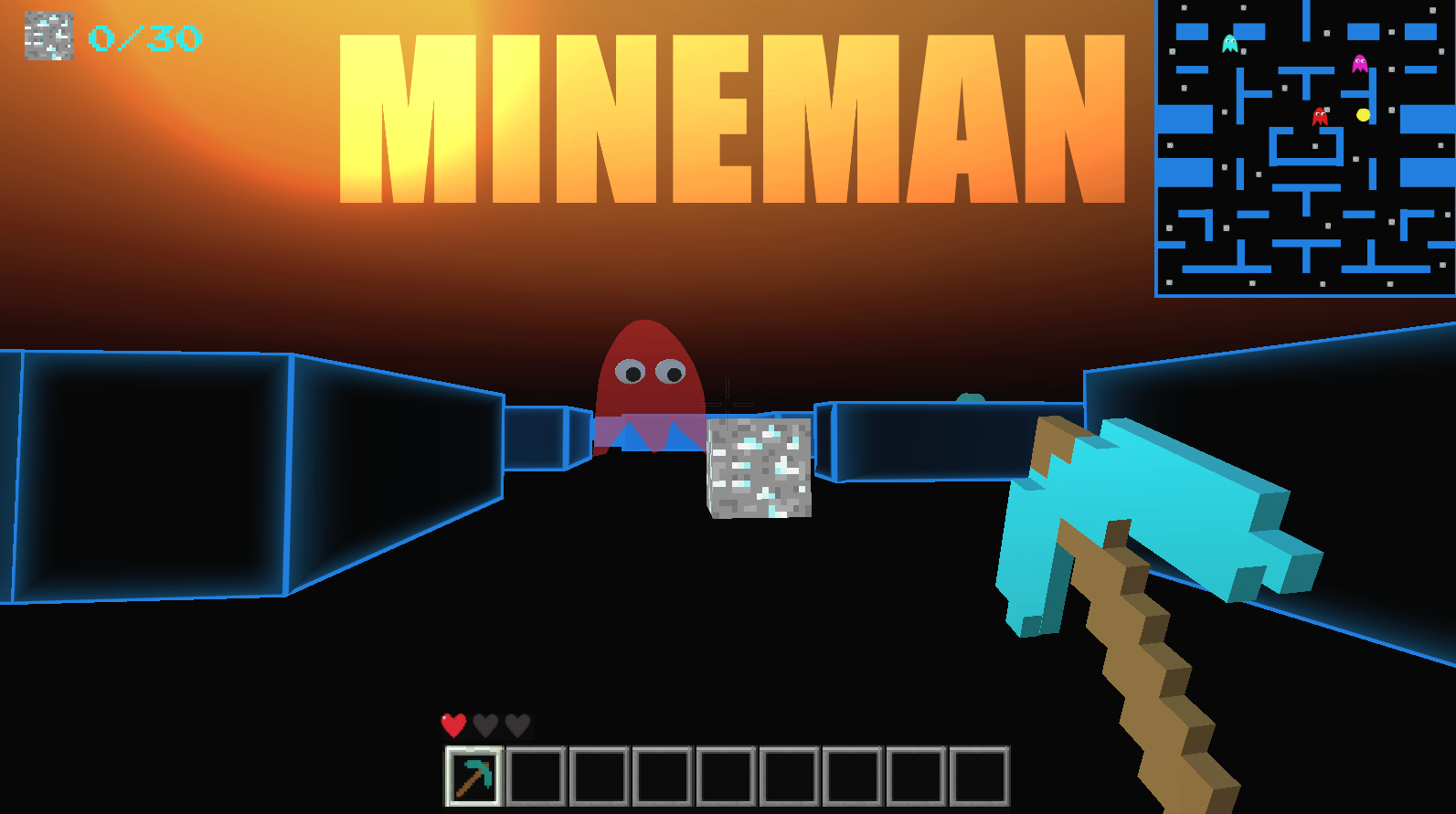Click the yellow Pac-Man dot on the minimap
The image size is (1456, 814).
pos(1363,115)
